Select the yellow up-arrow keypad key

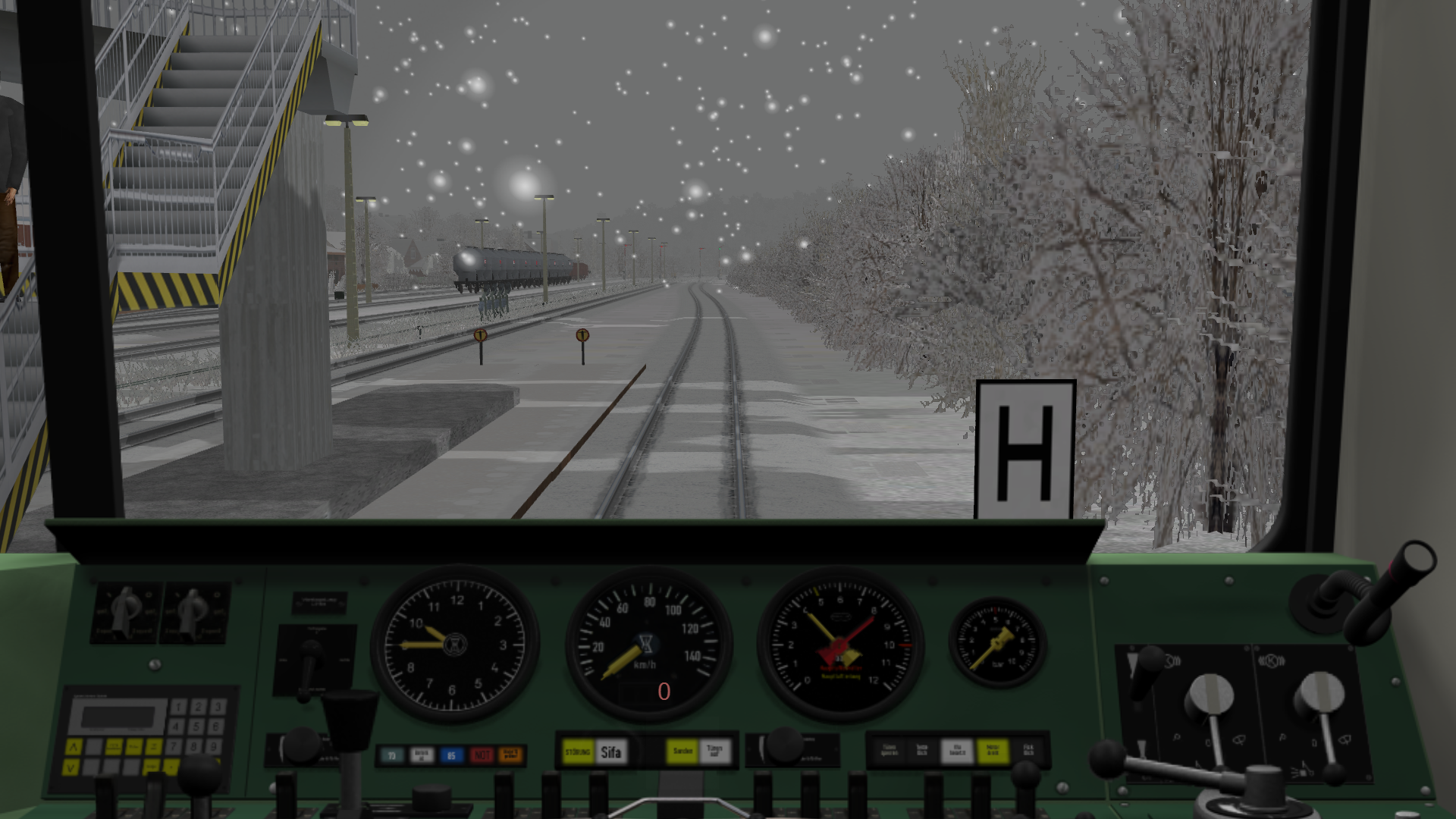[73, 747]
